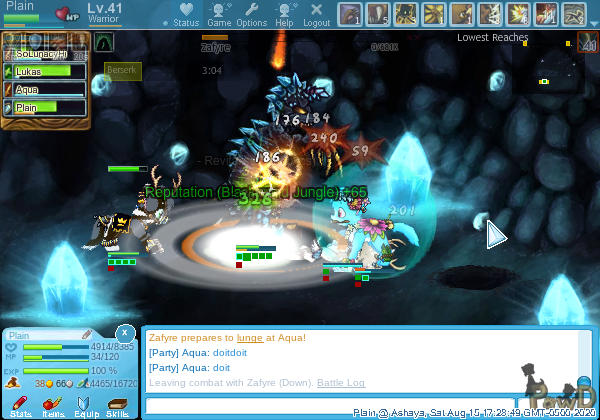Click the green hooded-figure buff icon
This screenshot has height=420, width=600.
coord(104,42)
